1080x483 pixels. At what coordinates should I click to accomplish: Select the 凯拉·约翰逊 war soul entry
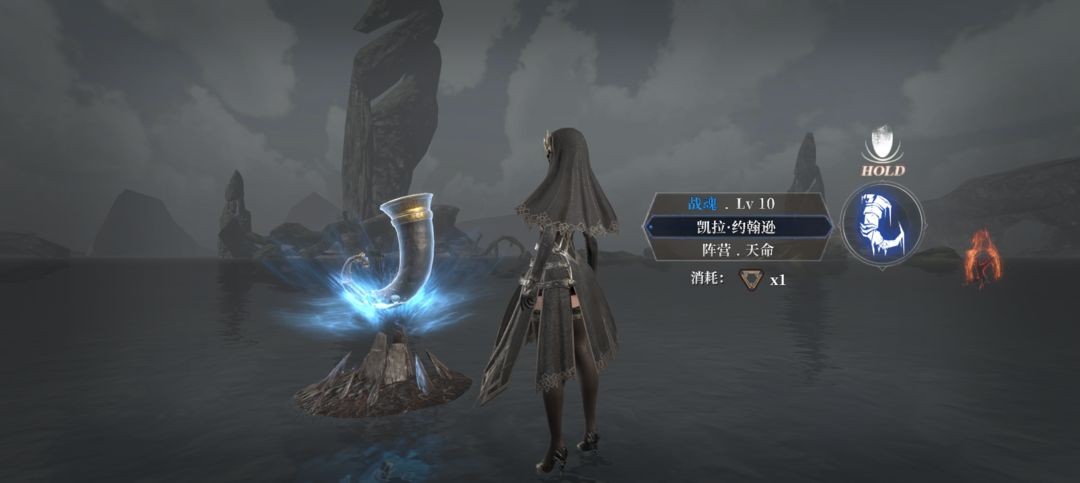[x=737, y=226]
